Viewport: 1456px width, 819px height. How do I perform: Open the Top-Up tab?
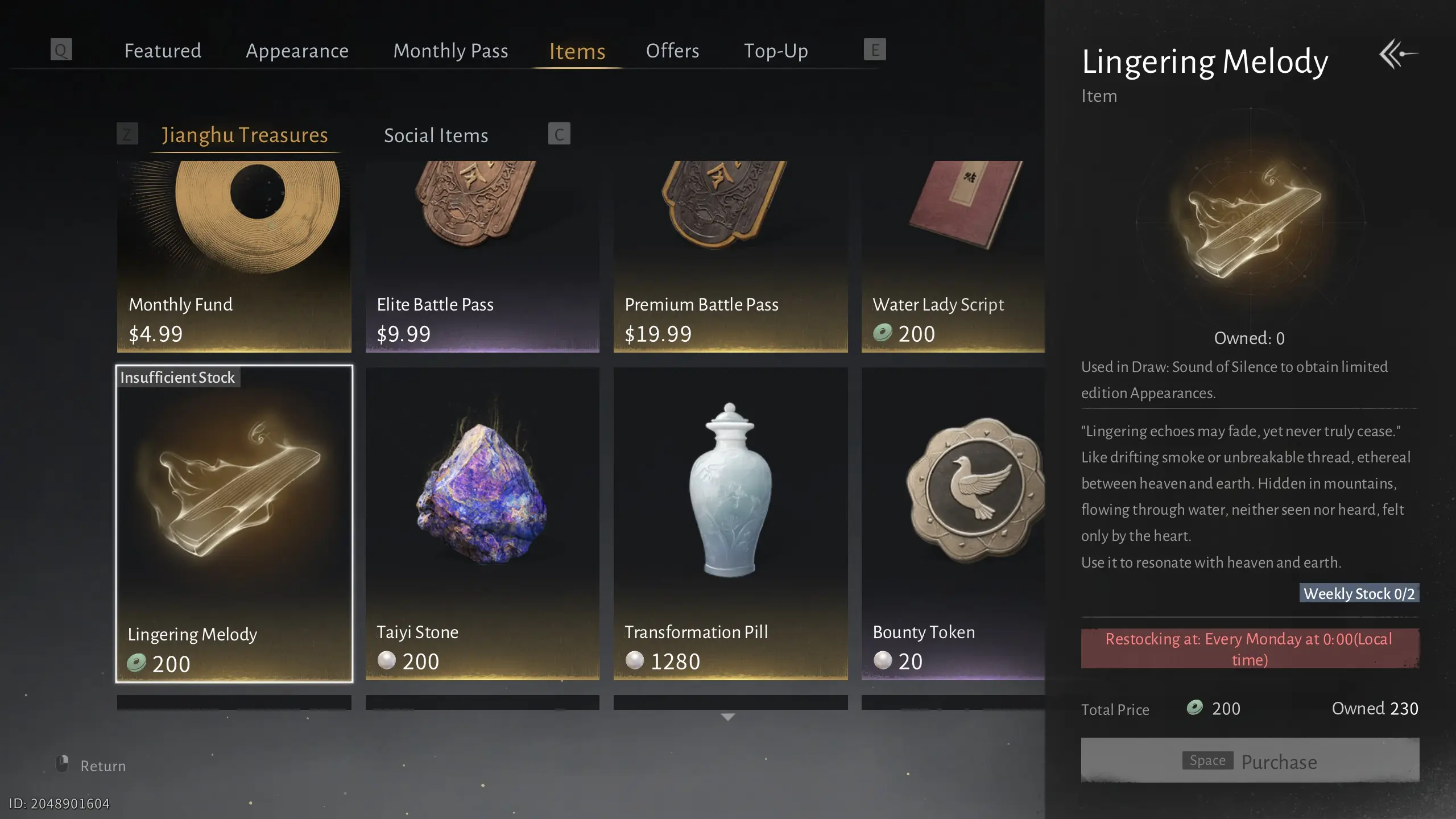(x=776, y=51)
